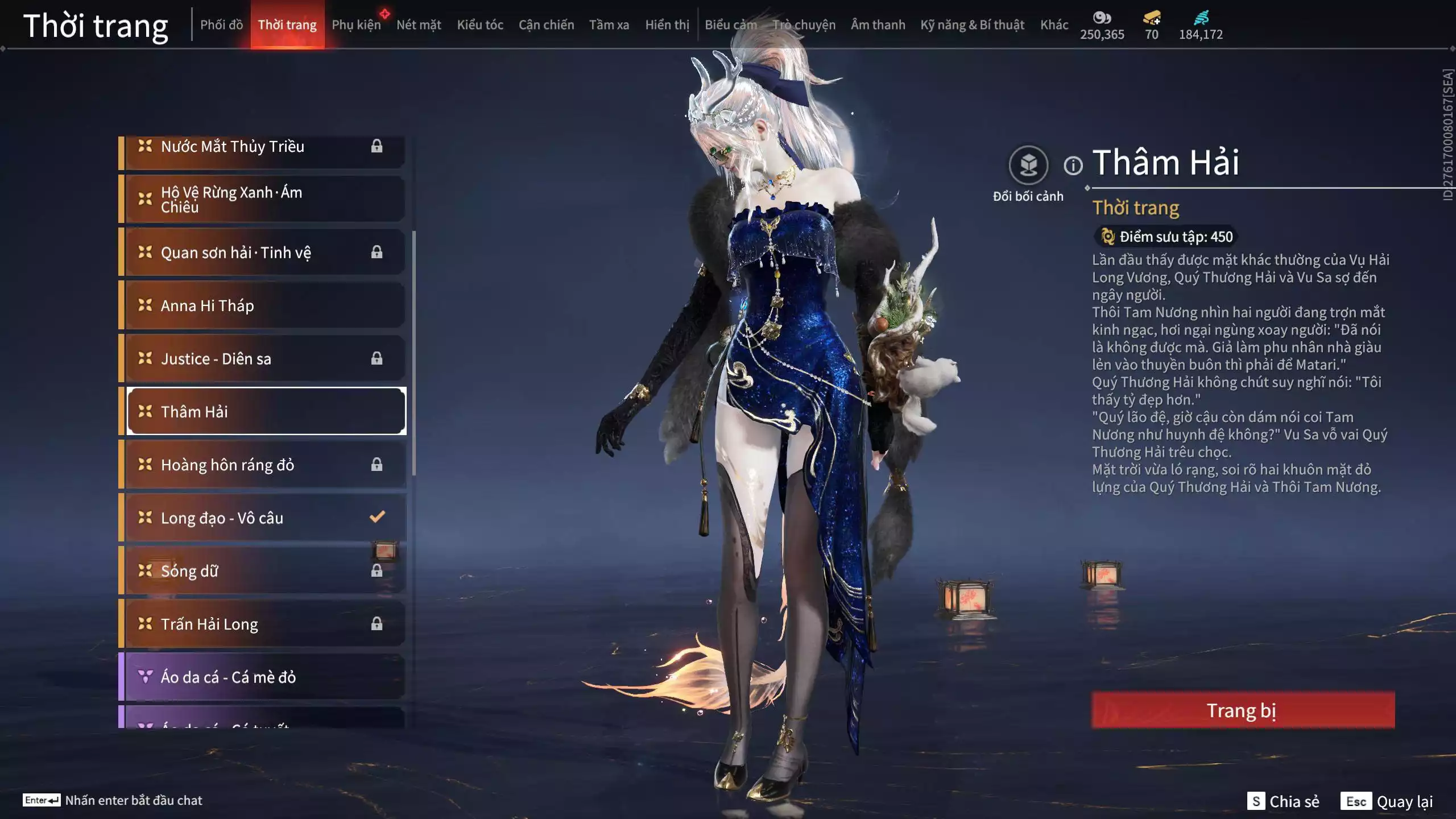This screenshot has height=819, width=1456.
Task: Click the Chia sẻ share button
Action: coord(1283,801)
